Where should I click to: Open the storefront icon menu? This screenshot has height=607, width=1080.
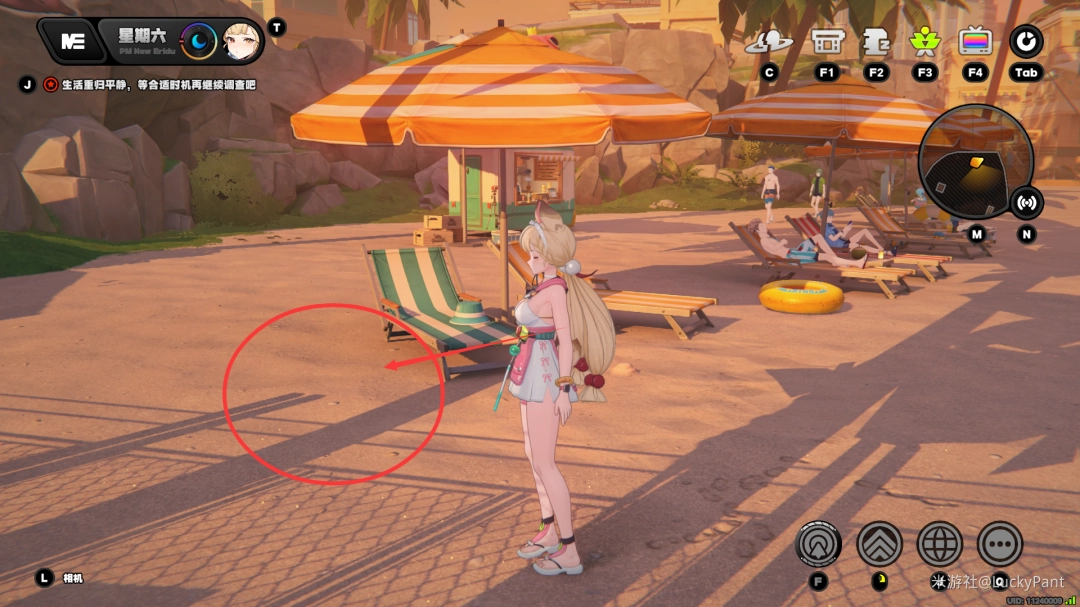826,42
